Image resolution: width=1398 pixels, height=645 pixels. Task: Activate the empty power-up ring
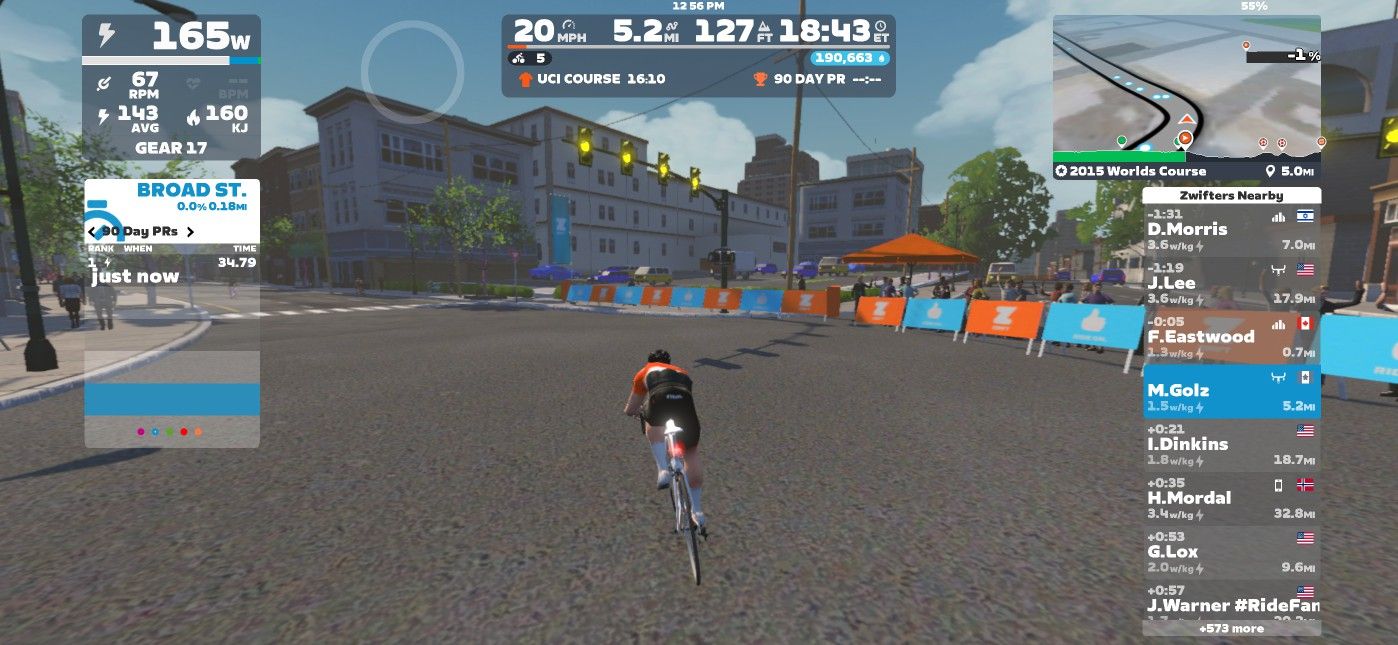click(x=412, y=72)
